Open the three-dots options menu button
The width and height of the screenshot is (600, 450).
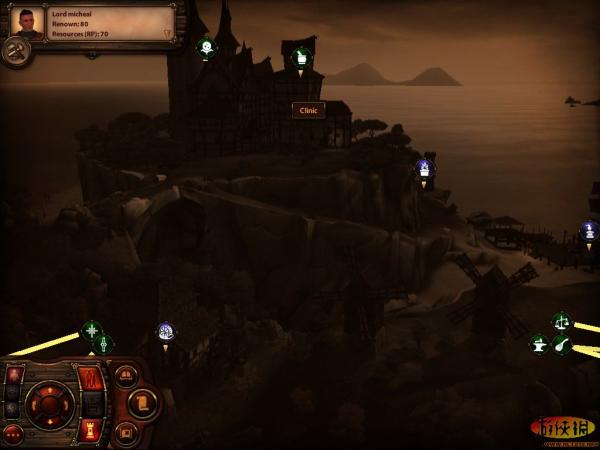coord(12,435)
